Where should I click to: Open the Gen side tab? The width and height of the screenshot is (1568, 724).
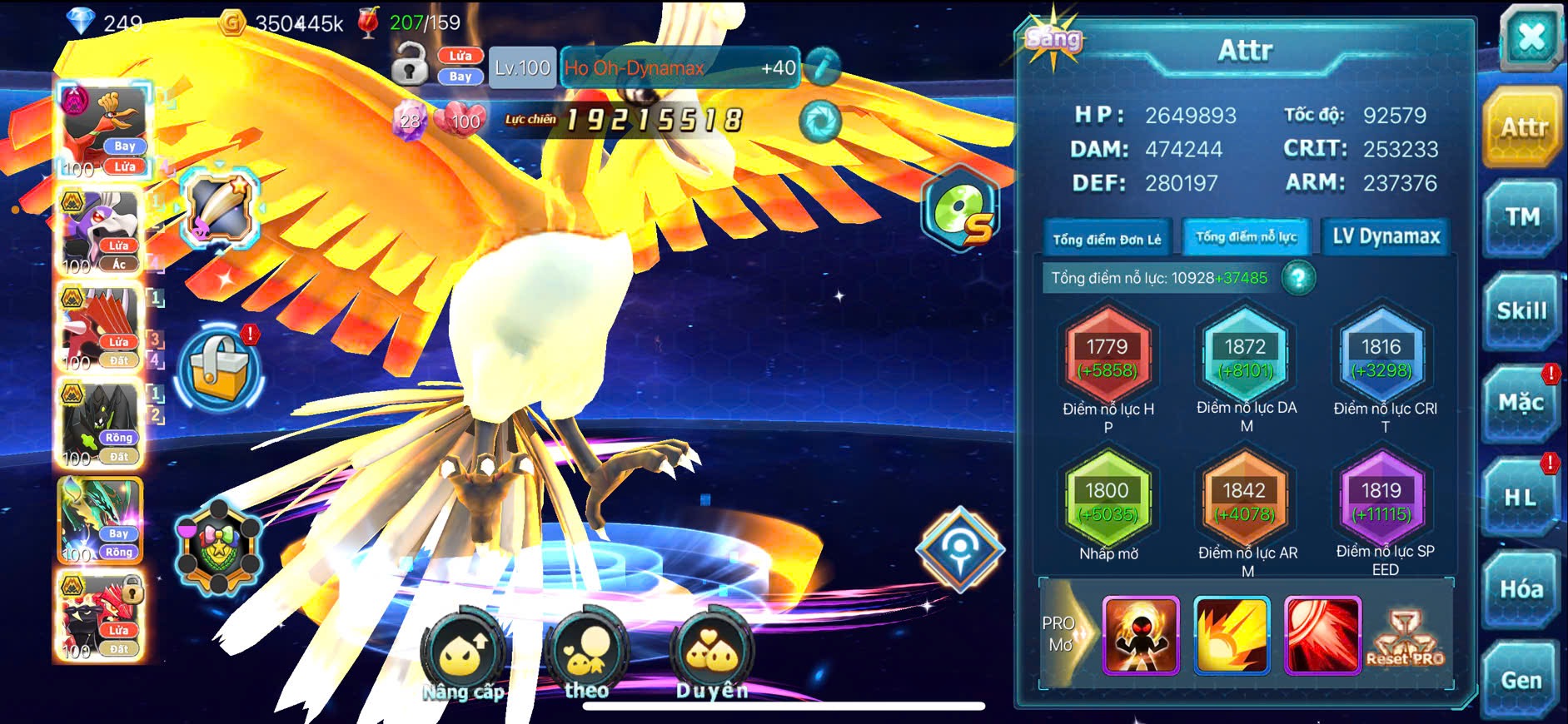[1521, 681]
